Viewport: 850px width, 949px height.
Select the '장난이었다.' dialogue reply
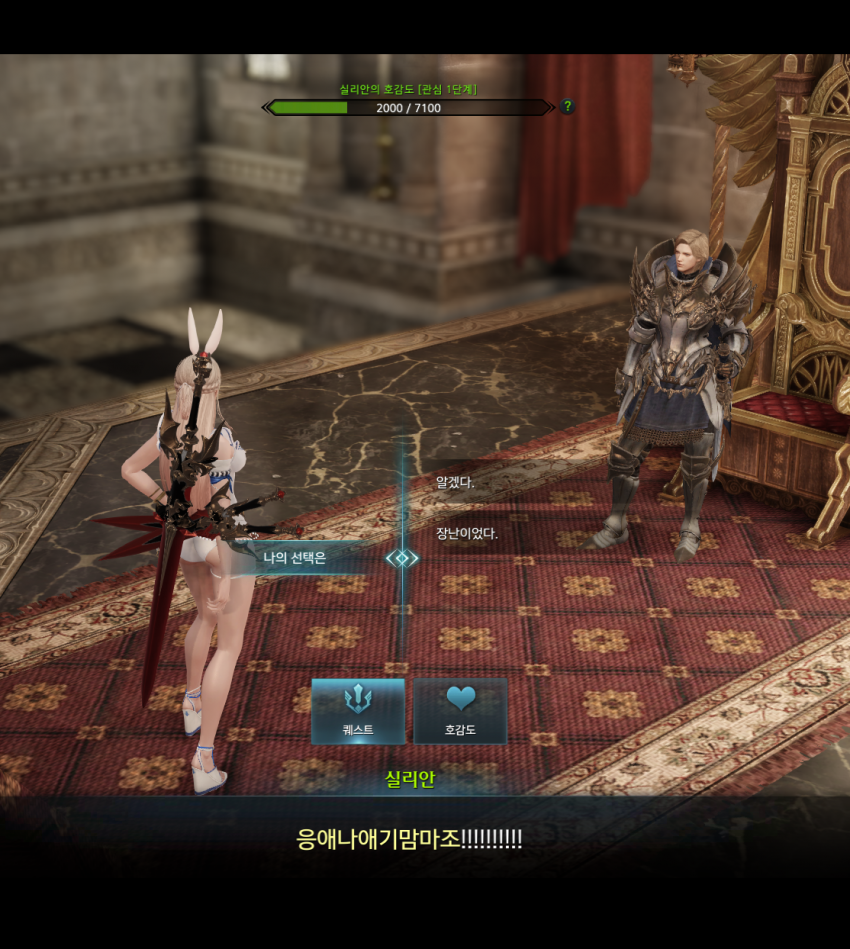coord(467,533)
